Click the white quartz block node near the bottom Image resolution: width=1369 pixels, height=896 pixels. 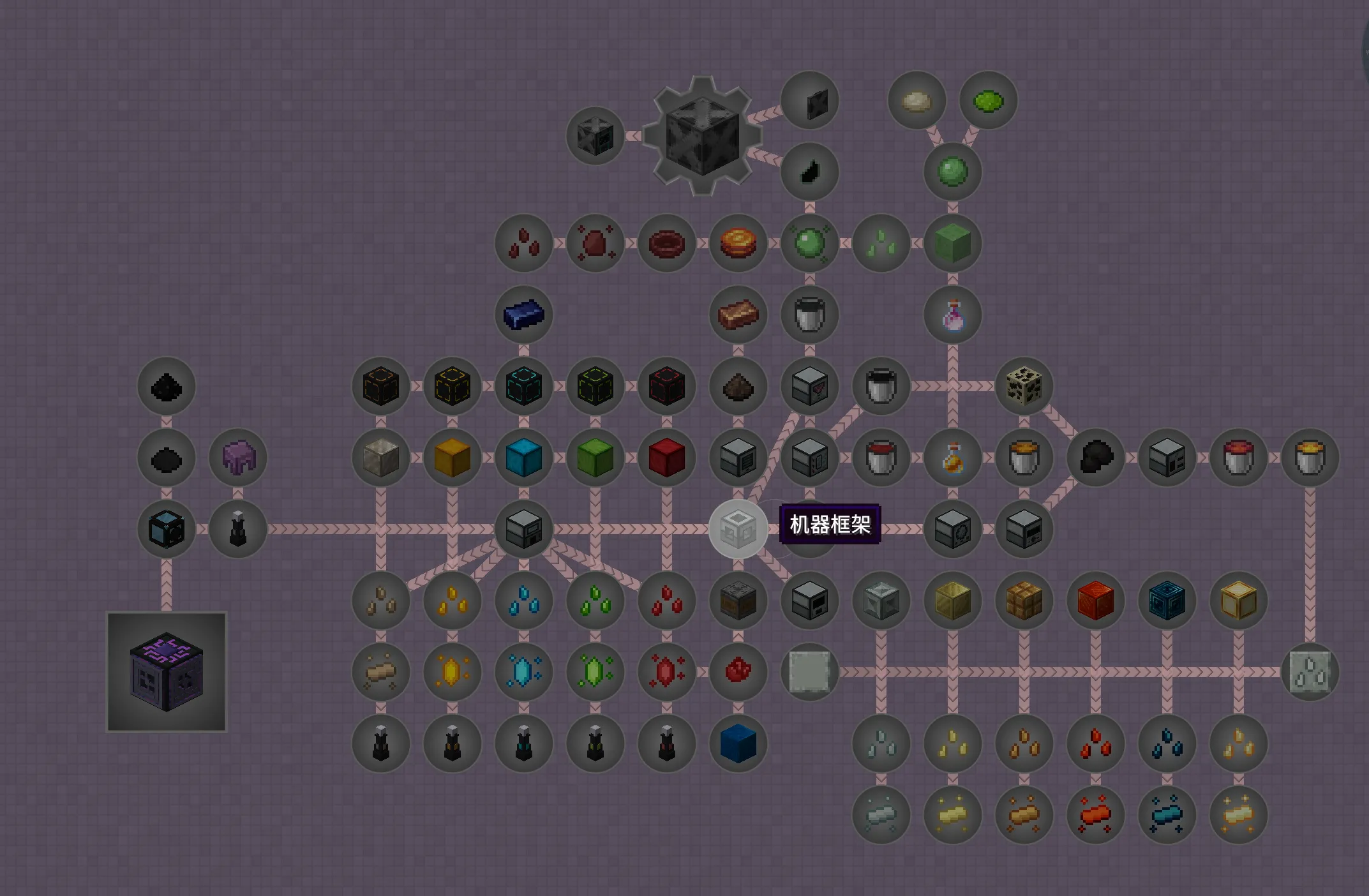point(809,671)
